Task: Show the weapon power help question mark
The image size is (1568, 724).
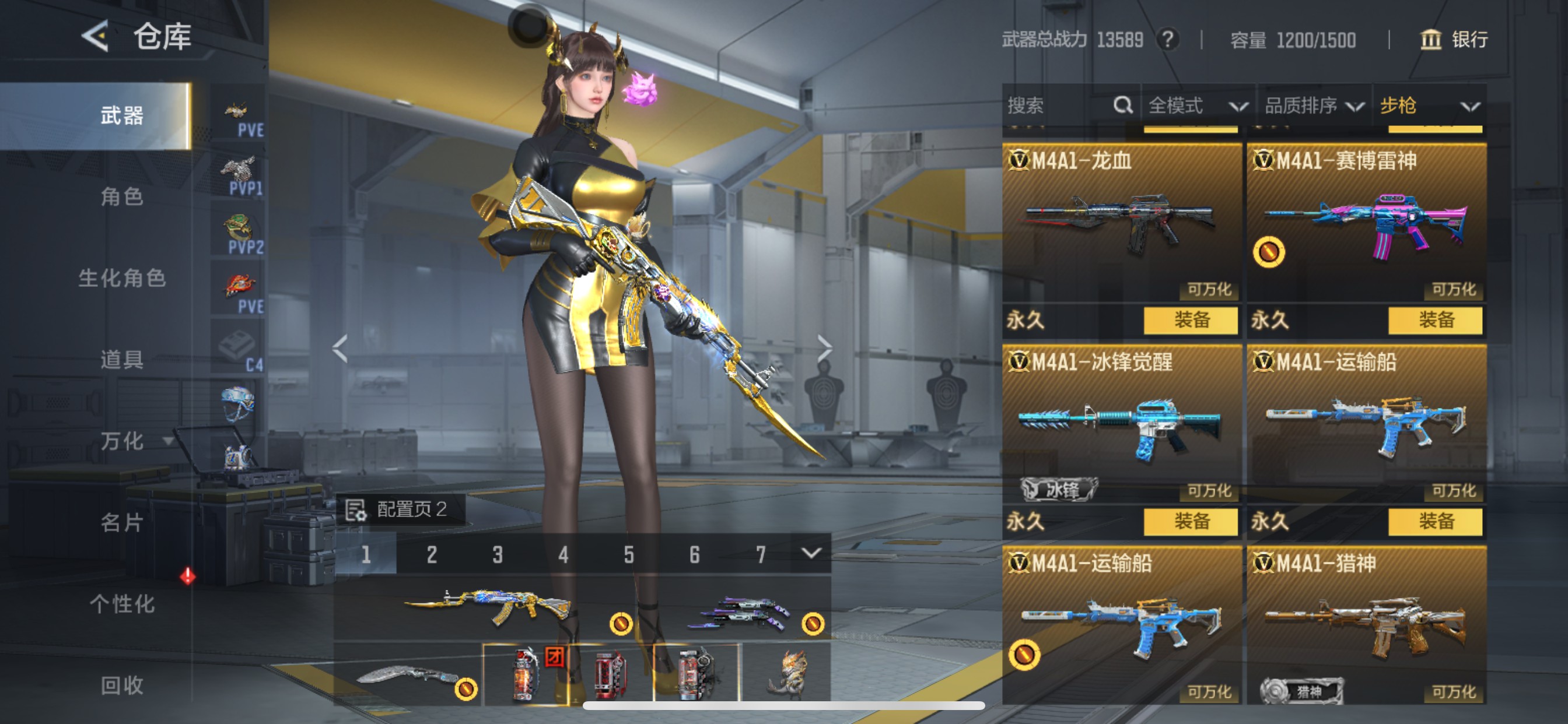Action: pyautogui.click(x=1167, y=40)
